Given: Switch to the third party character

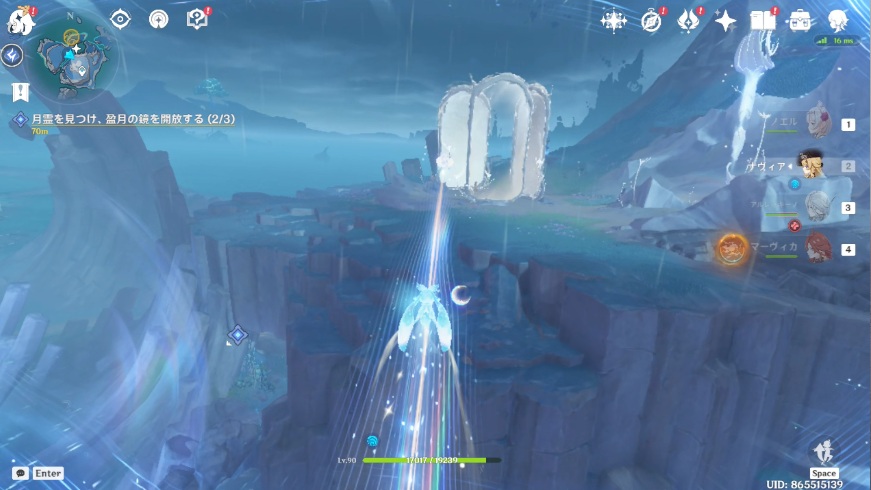Looking at the screenshot, I should tap(819, 207).
